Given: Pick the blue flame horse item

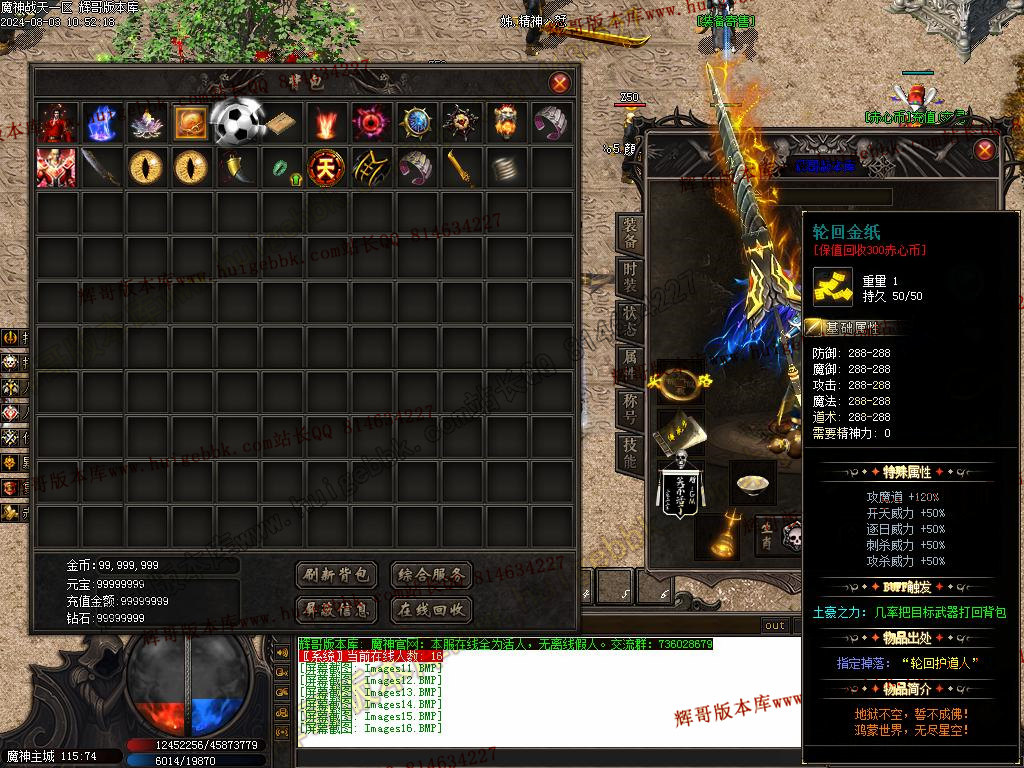Looking at the screenshot, I should pos(101,123).
